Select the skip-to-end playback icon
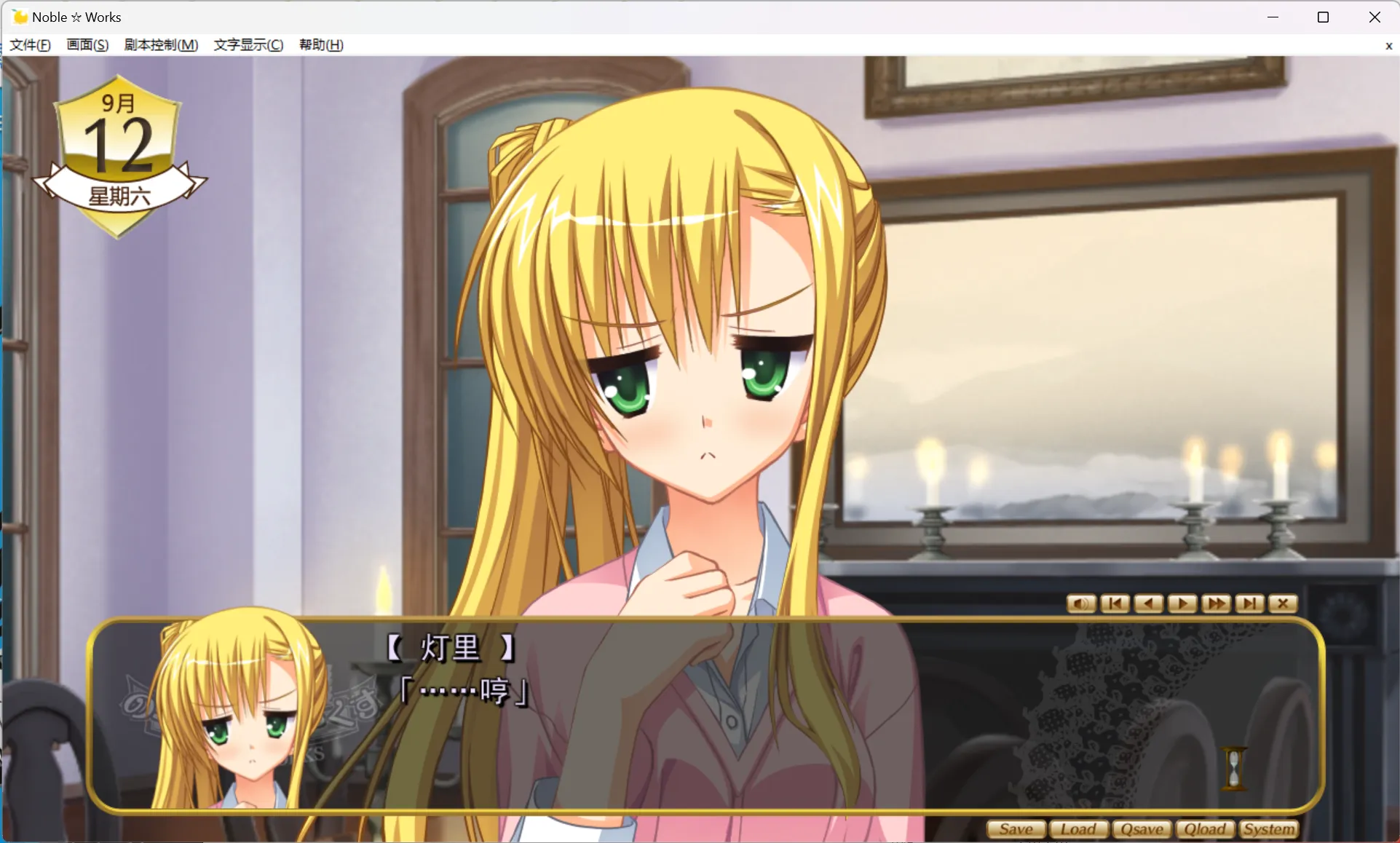This screenshot has height=843, width=1400. click(1249, 604)
